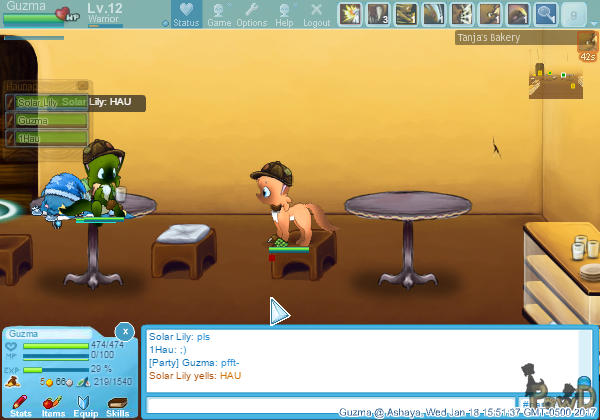
Task: Open the Game menu
Action: pyautogui.click(x=219, y=15)
